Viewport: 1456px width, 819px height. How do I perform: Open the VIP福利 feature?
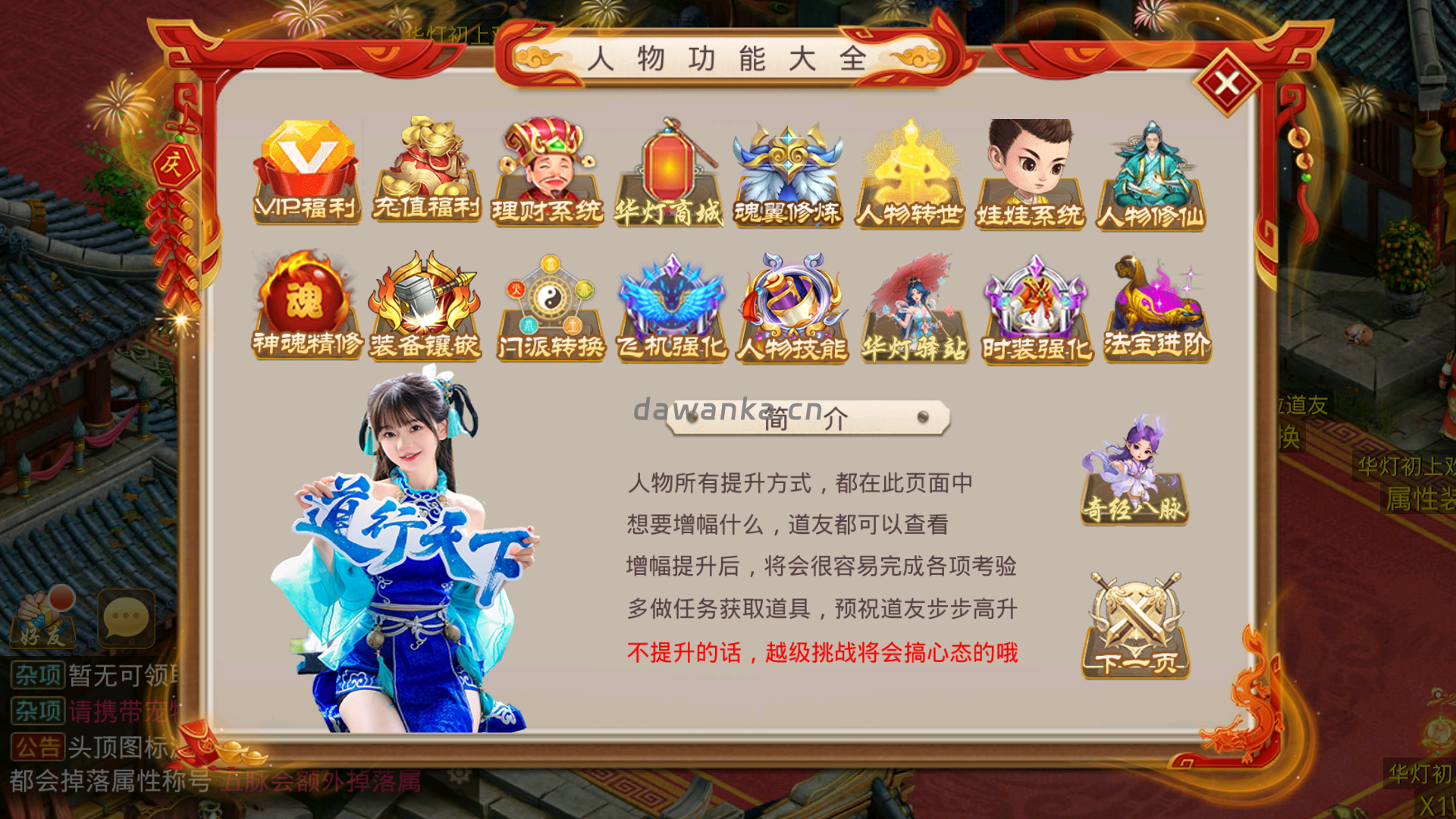tap(303, 171)
